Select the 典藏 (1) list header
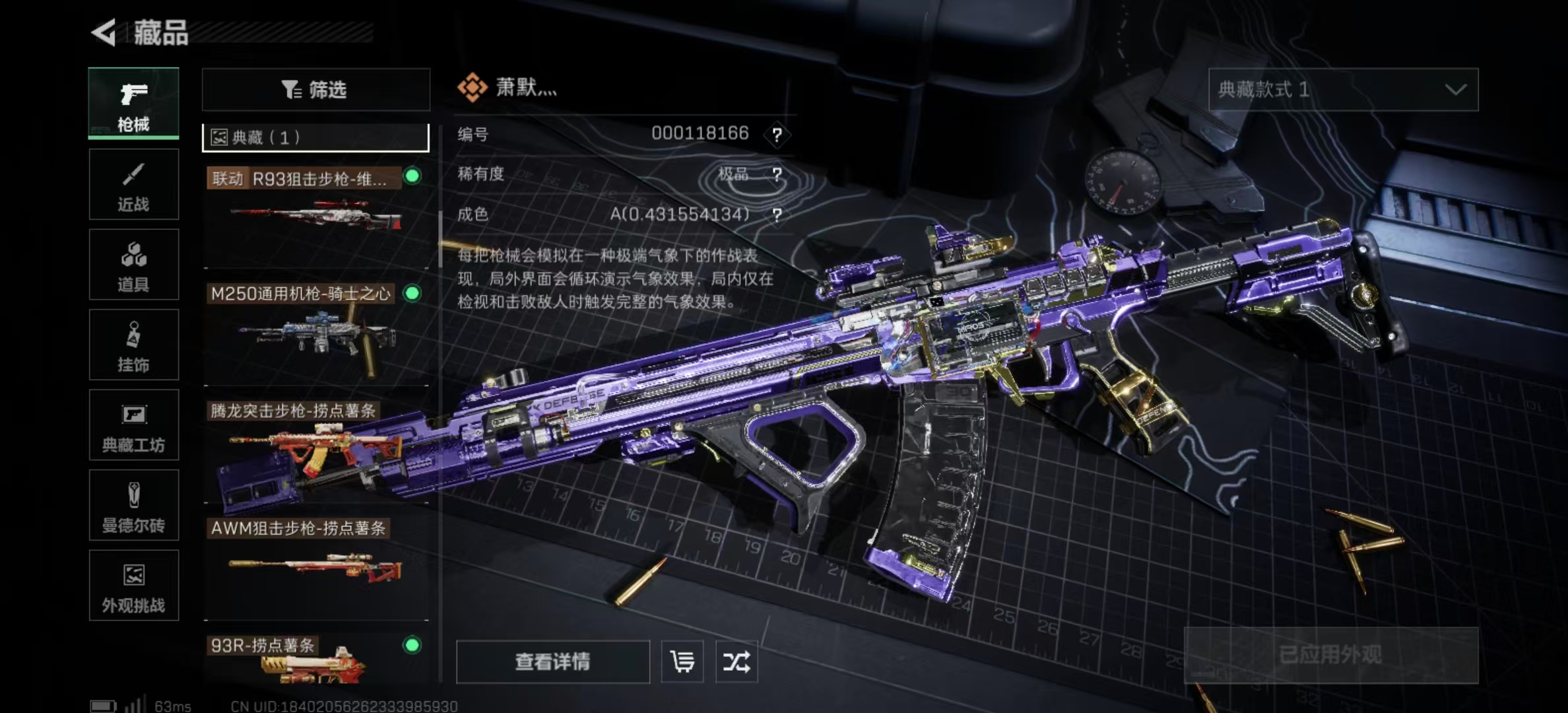The height and width of the screenshot is (713, 1568). coord(315,137)
